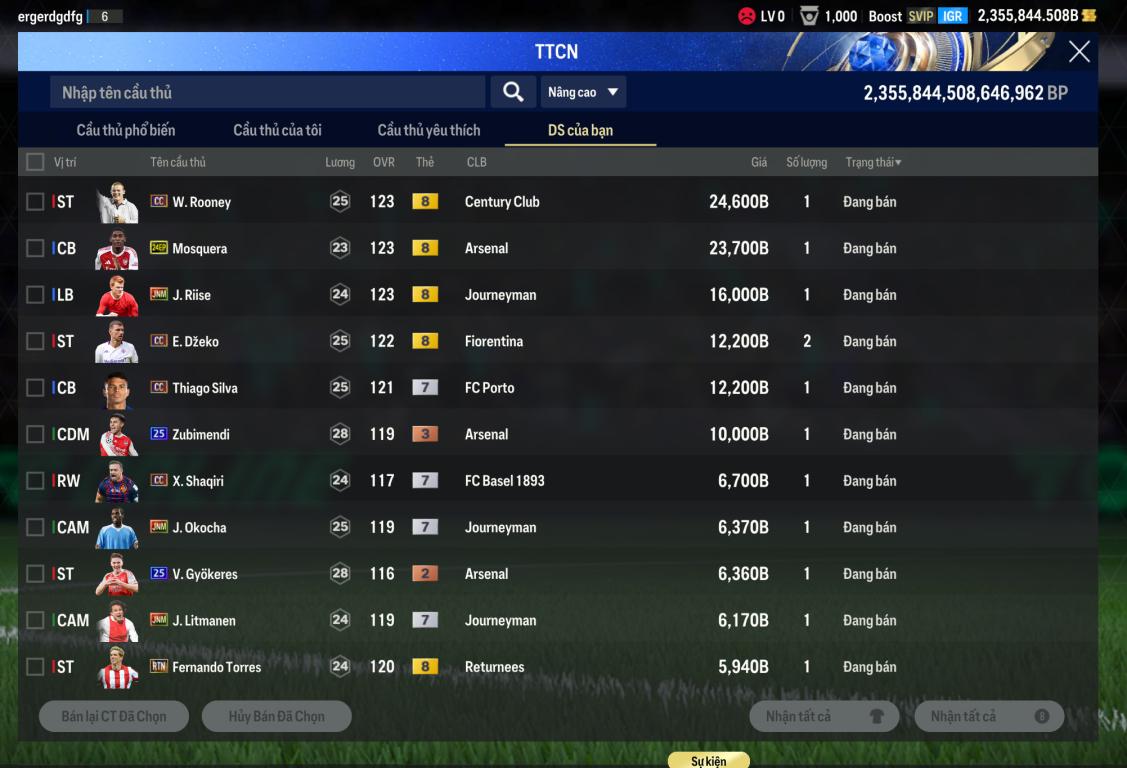Open the Cầu thủ yêu thích tab
Screen dimensions: 1127x768
point(428,130)
